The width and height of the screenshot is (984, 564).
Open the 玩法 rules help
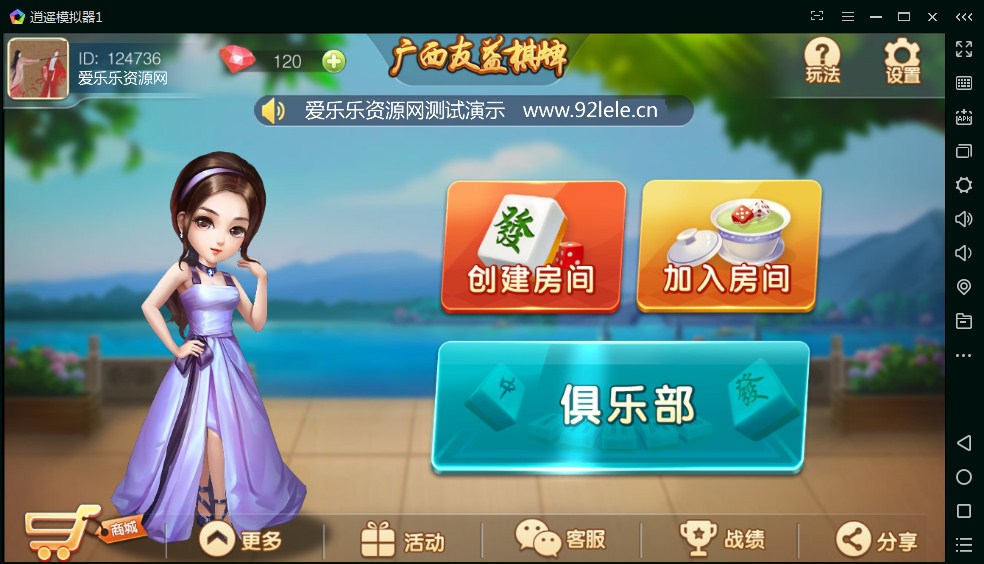pyautogui.click(x=822, y=60)
